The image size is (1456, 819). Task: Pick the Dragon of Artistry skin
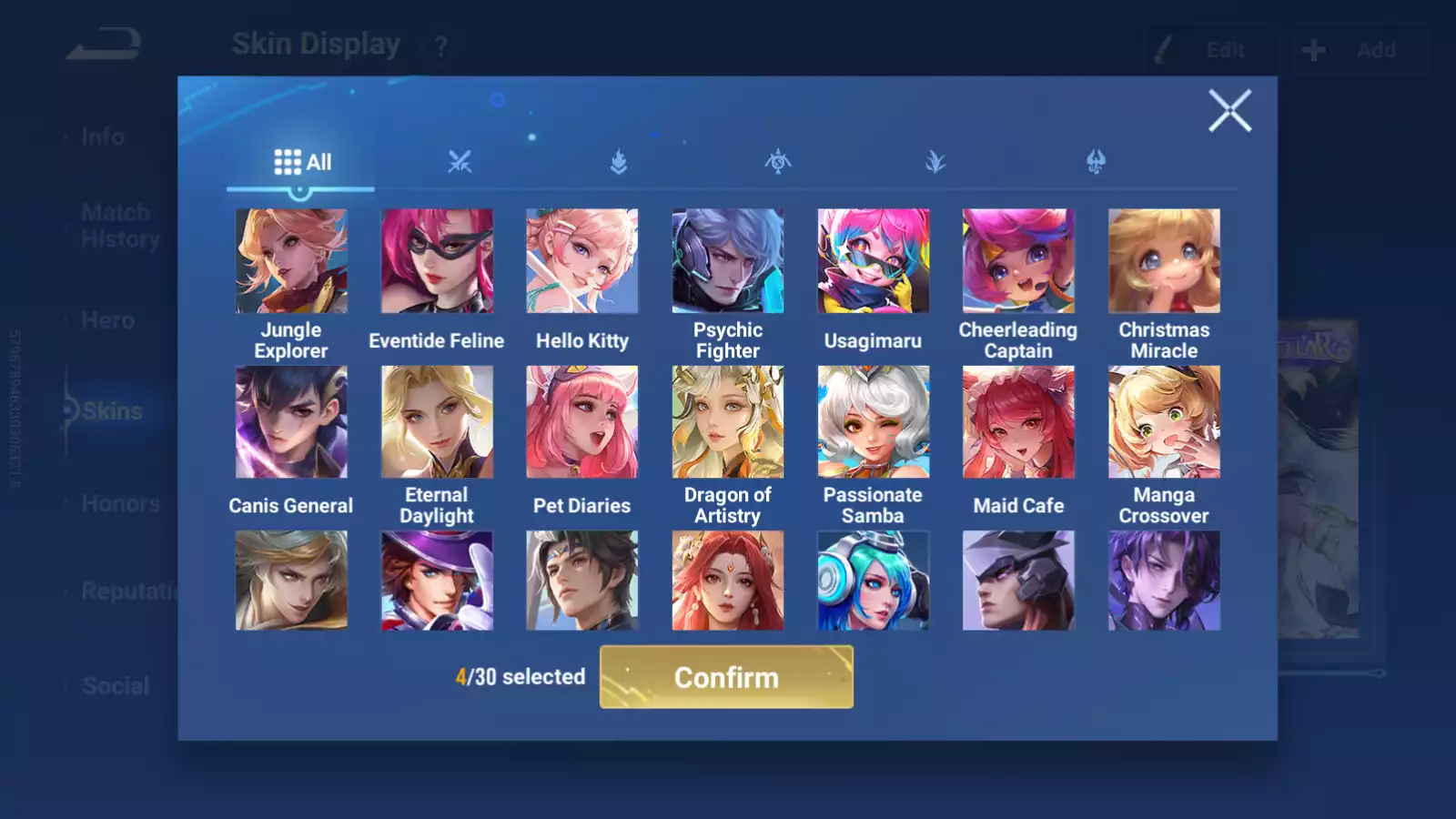click(x=727, y=422)
